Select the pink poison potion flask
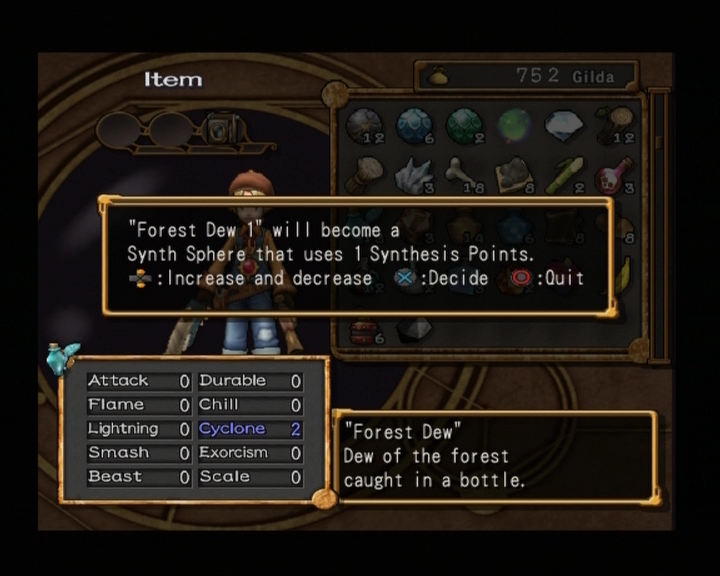 (x=613, y=175)
